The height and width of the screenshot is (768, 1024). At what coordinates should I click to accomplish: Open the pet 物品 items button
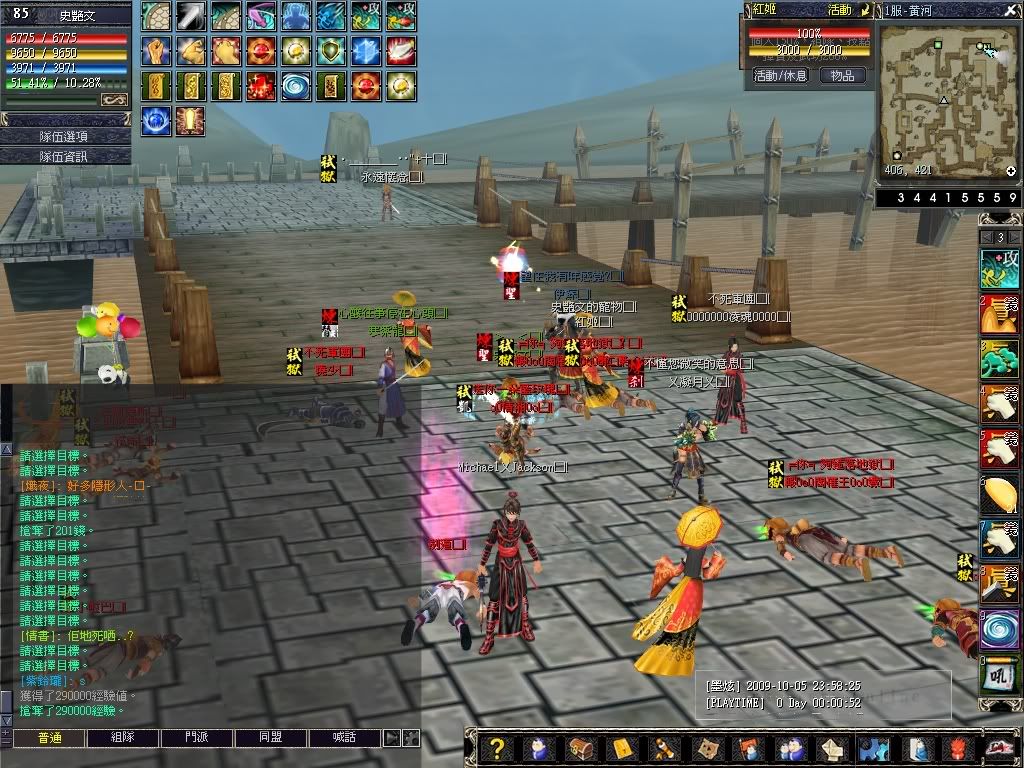(842, 76)
